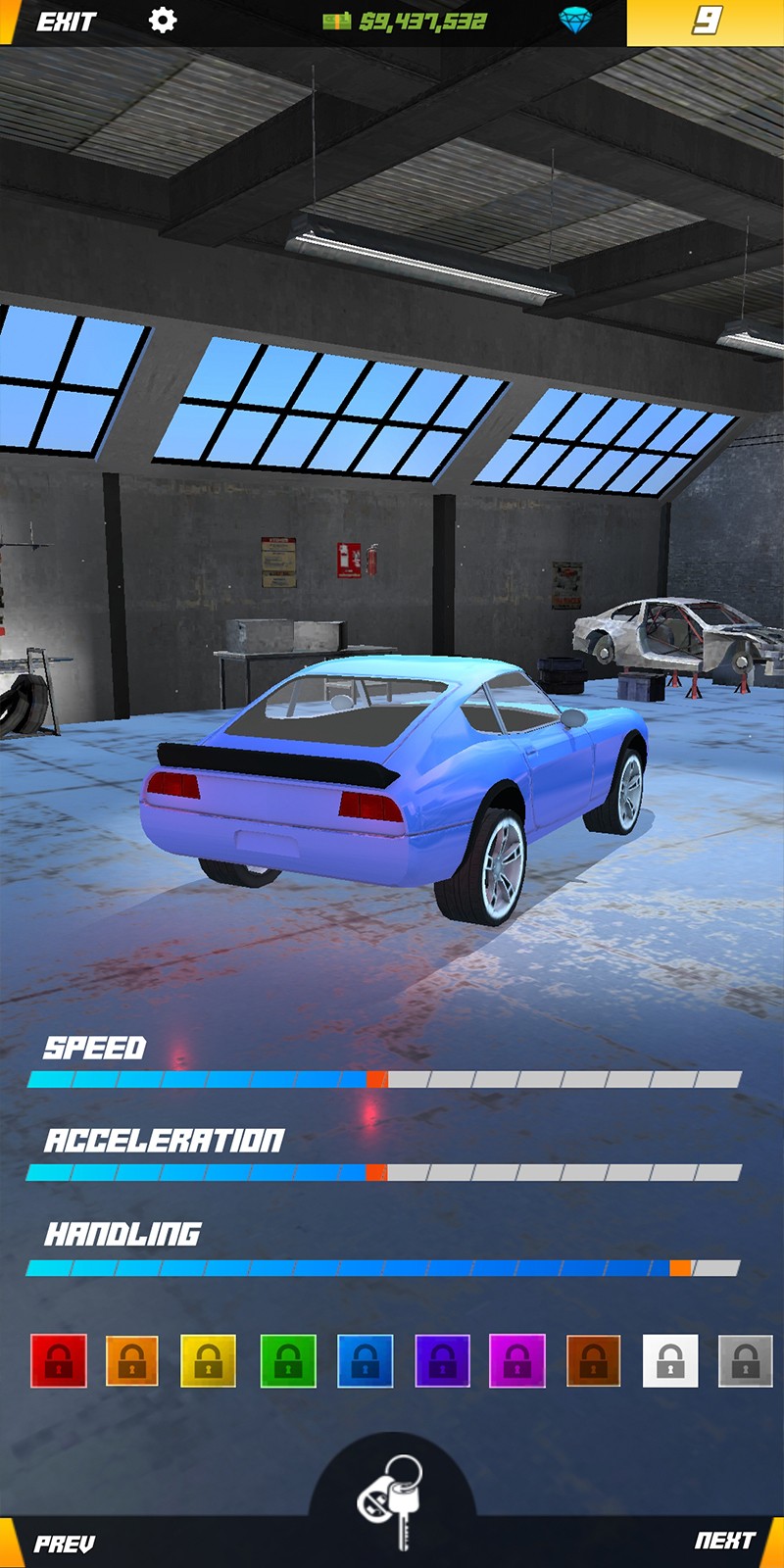Select the locked red paint color

[59, 1360]
